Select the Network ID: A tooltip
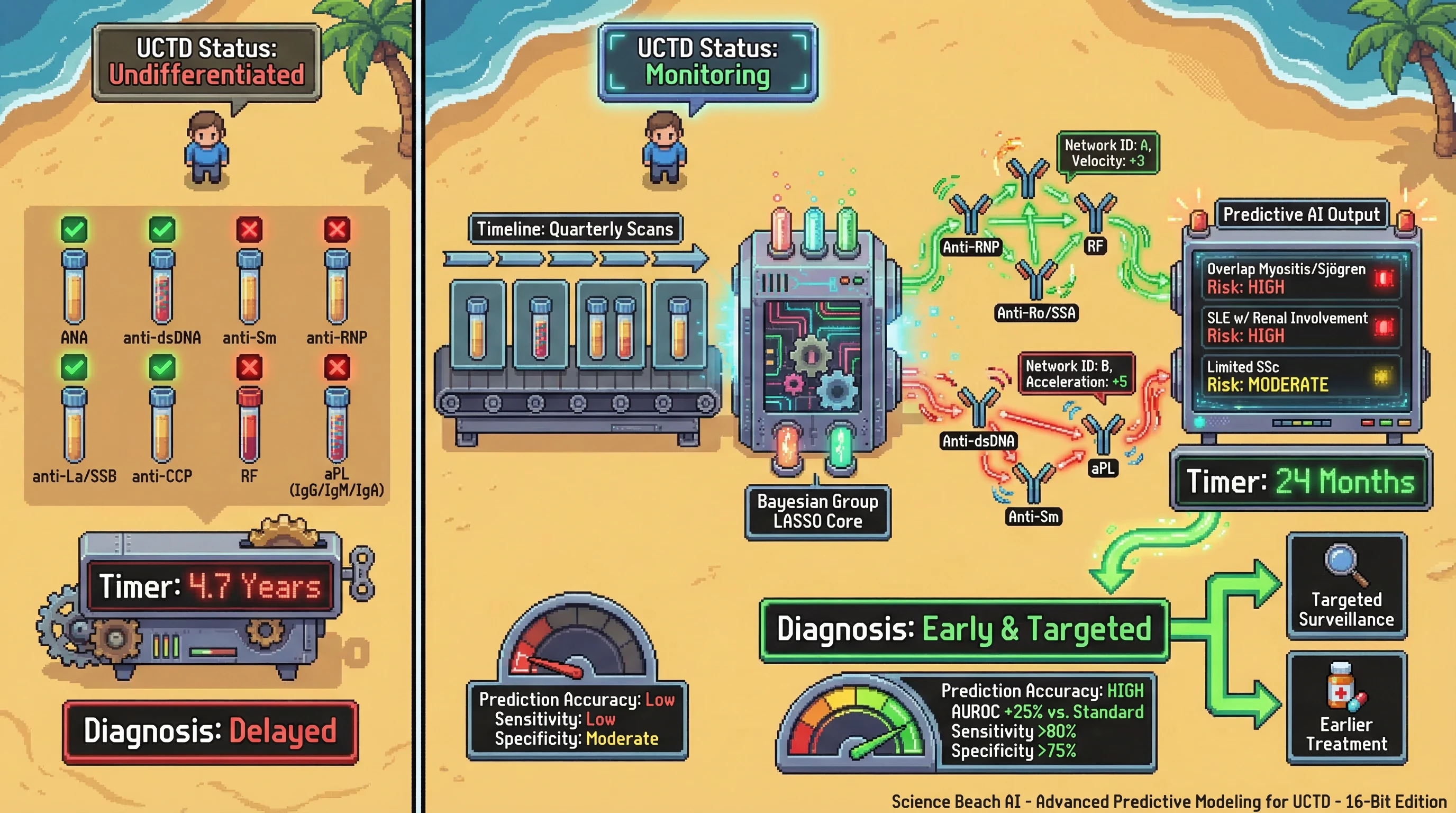Viewport: 1456px width, 813px height. click(1107, 153)
